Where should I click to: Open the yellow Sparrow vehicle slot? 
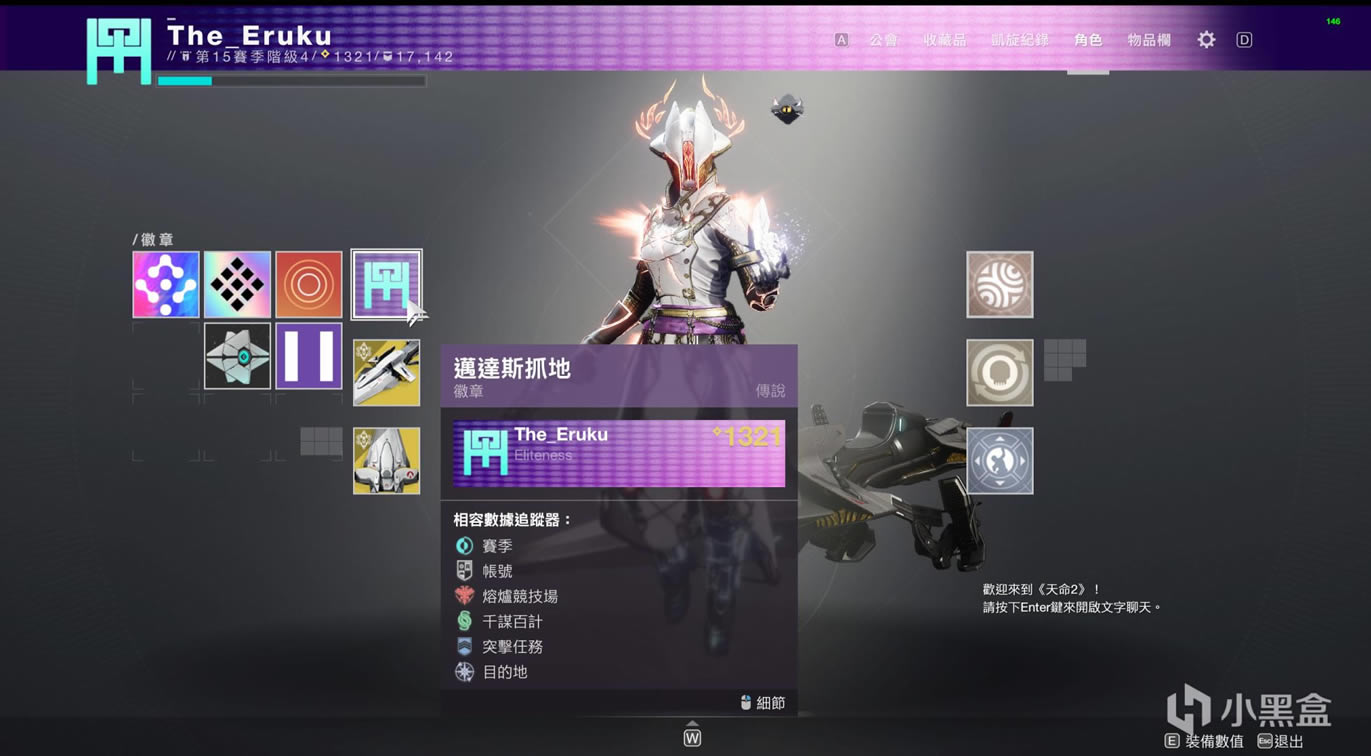coord(386,373)
